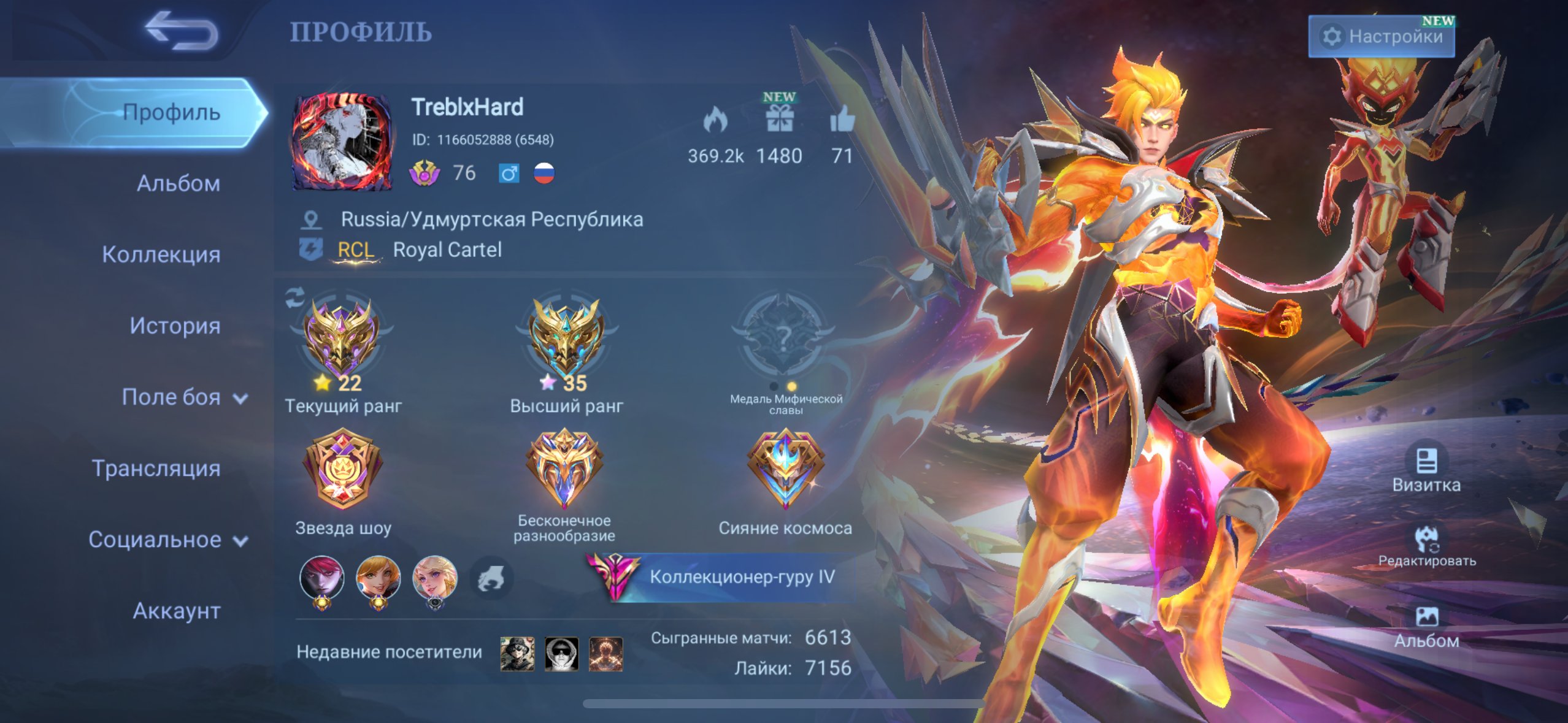1568x723 pixels.
Task: Toggle the rank swap arrows icon
Action: (x=295, y=298)
